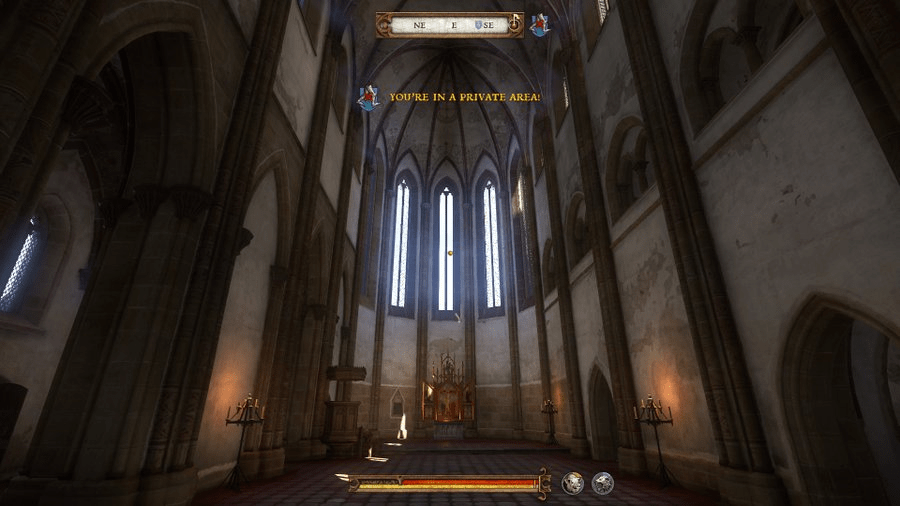This screenshot has width=900, height=506.
Task: Click the icon next to the private area warning
Action: pyautogui.click(x=369, y=98)
